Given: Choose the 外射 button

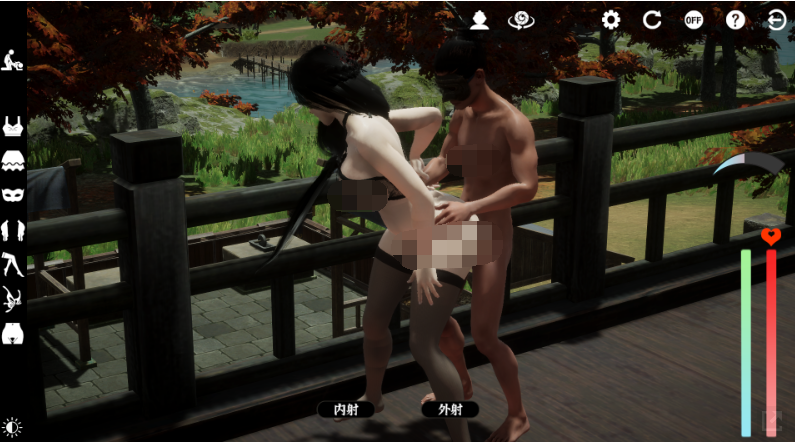Looking at the screenshot, I should 449,409.
